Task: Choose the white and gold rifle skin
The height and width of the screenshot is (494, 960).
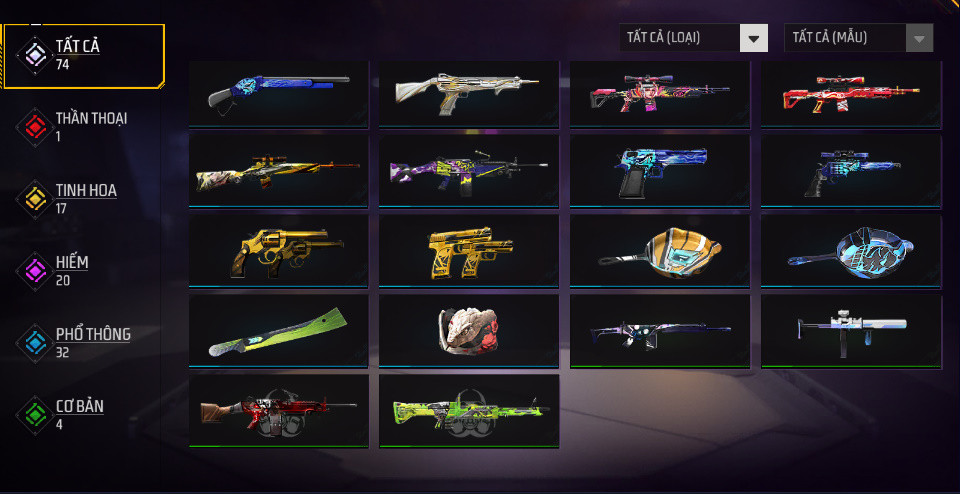Action: (x=469, y=93)
